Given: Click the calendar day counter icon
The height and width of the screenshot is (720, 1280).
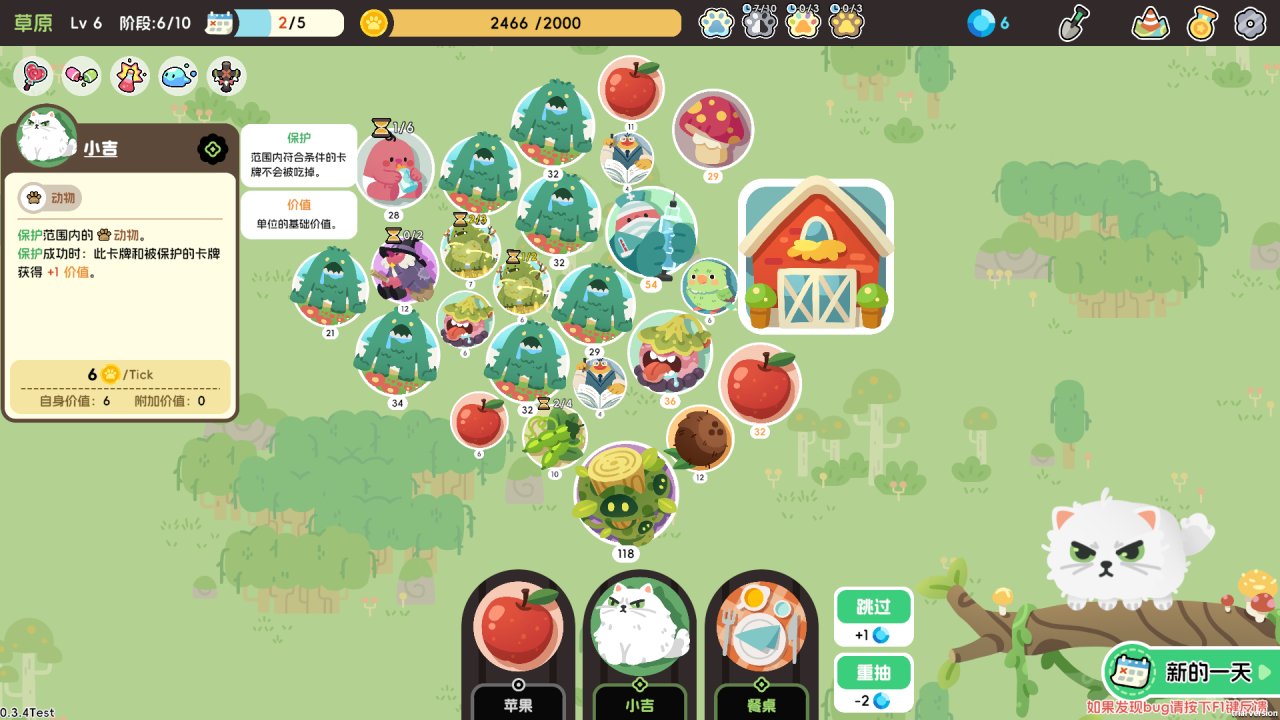Looking at the screenshot, I should point(219,23).
